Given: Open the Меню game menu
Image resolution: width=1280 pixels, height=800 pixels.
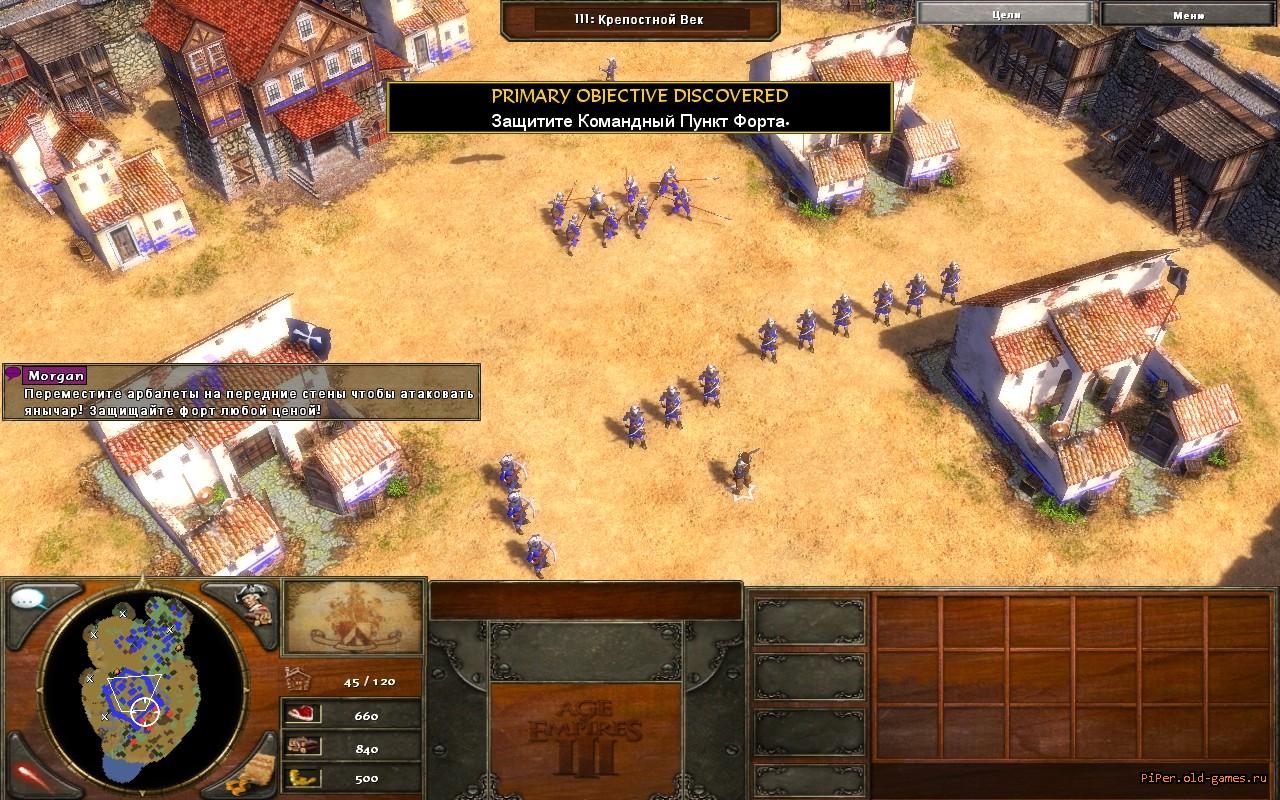Looking at the screenshot, I should click(1188, 14).
